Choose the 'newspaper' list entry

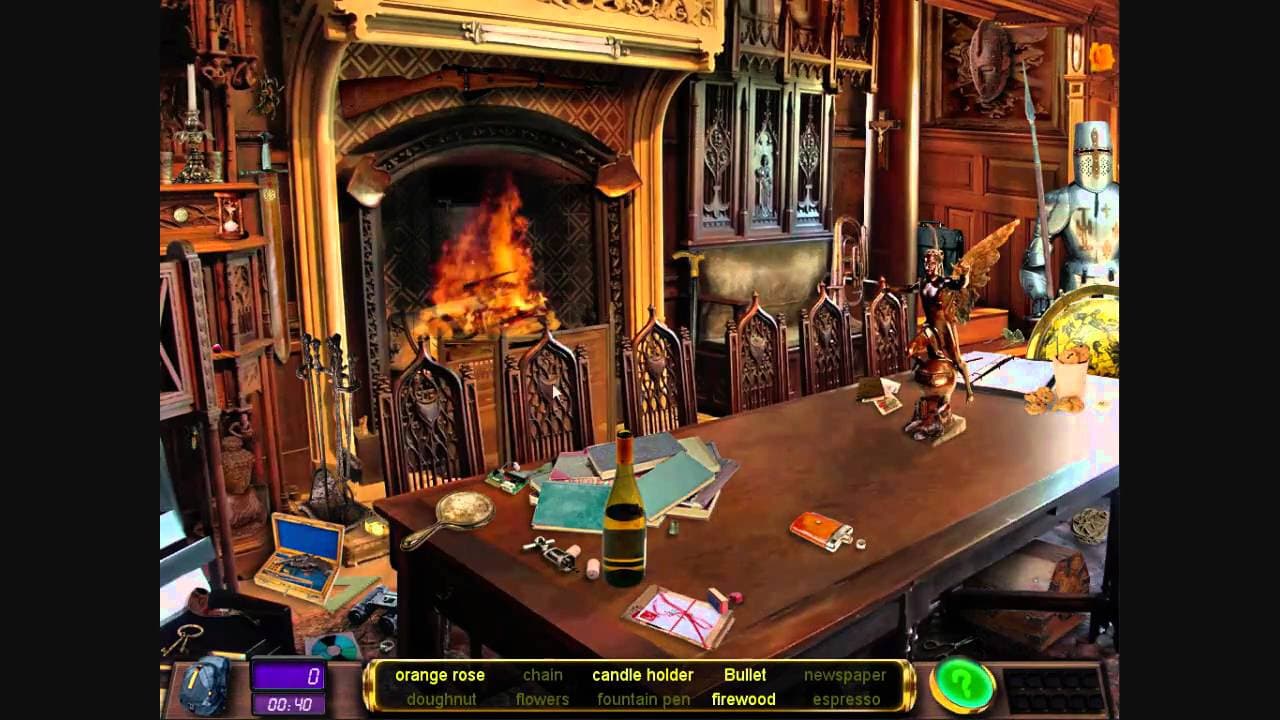click(845, 675)
